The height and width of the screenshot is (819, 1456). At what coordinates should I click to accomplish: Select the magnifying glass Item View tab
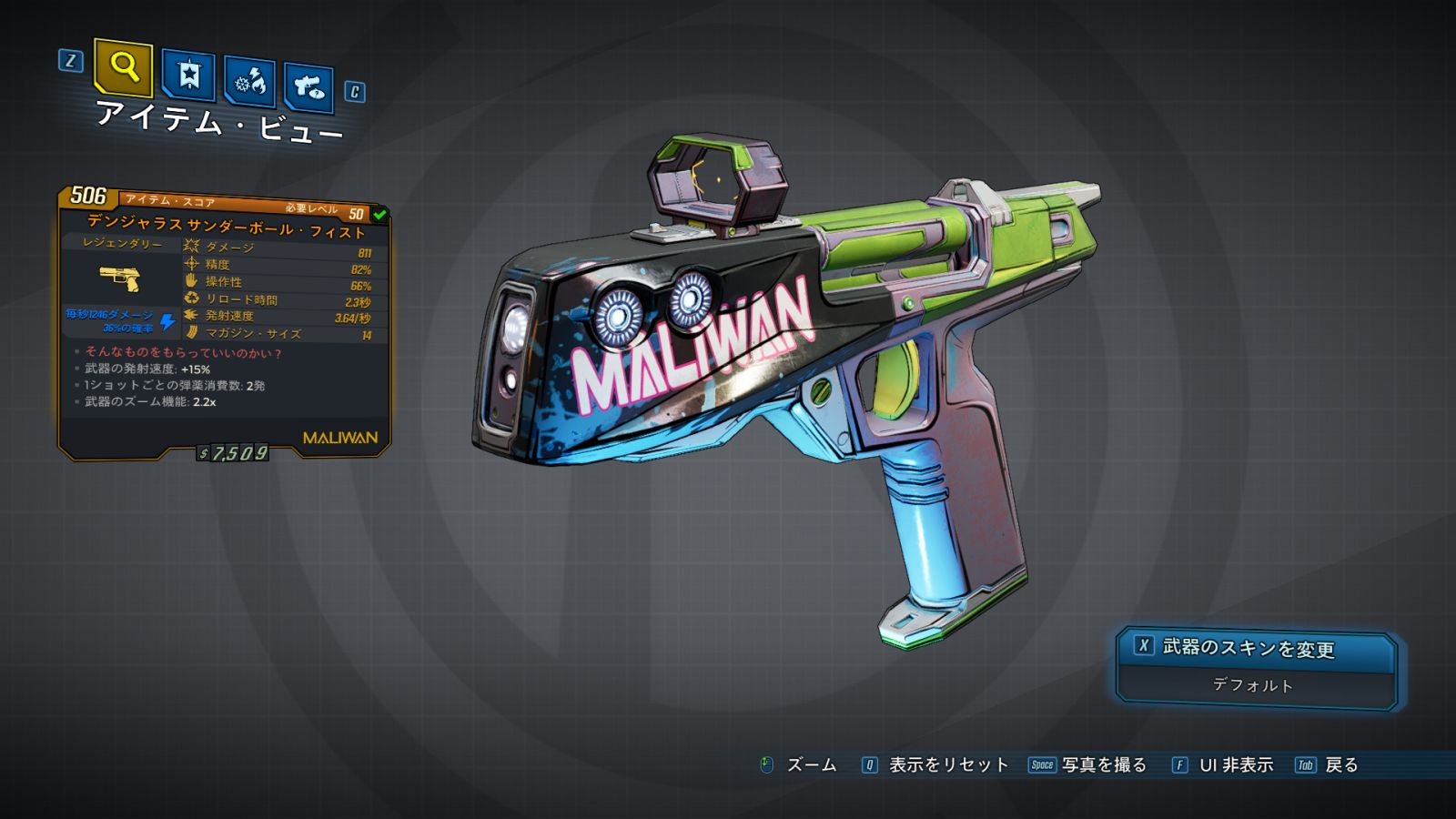pyautogui.click(x=123, y=67)
